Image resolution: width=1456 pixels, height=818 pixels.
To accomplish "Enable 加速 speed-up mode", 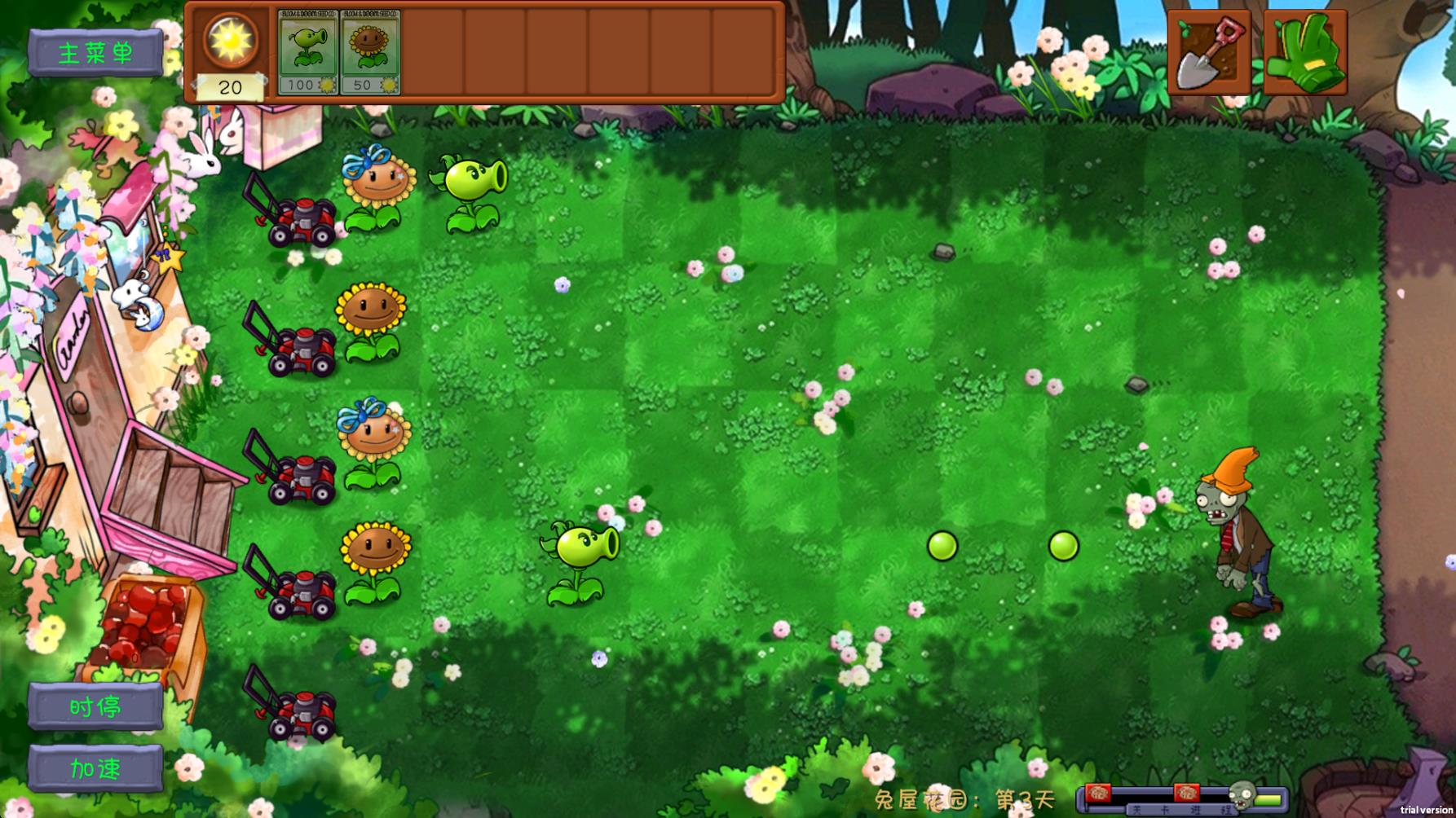I will point(95,767).
